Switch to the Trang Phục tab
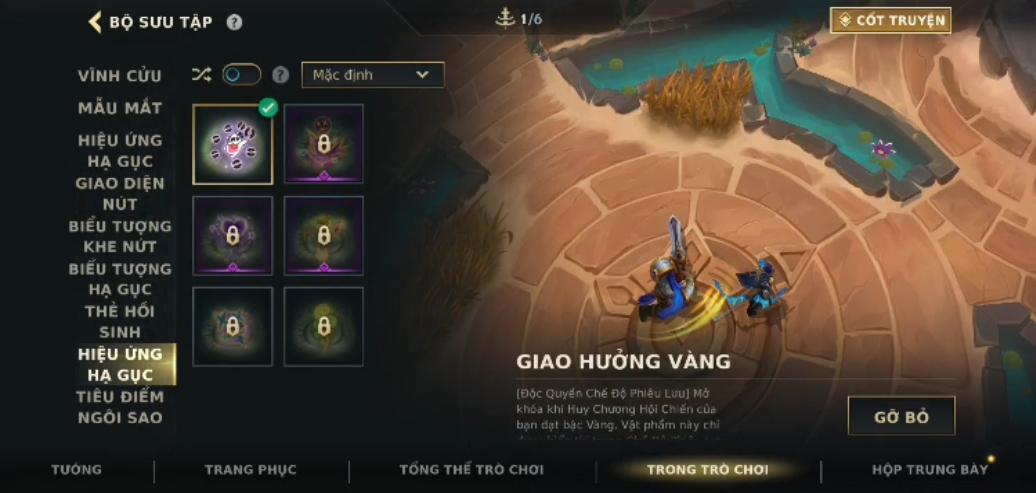The image size is (1036, 493). pyautogui.click(x=250, y=470)
